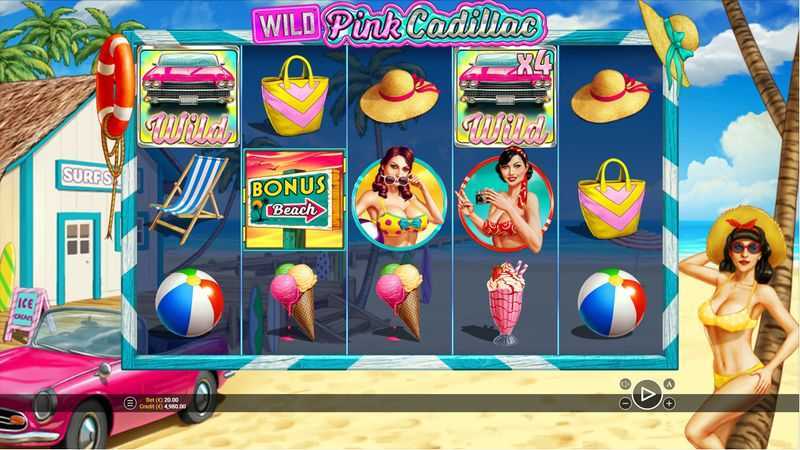Enable autoplay with the A button
800x450 pixels.
[x=669, y=384]
